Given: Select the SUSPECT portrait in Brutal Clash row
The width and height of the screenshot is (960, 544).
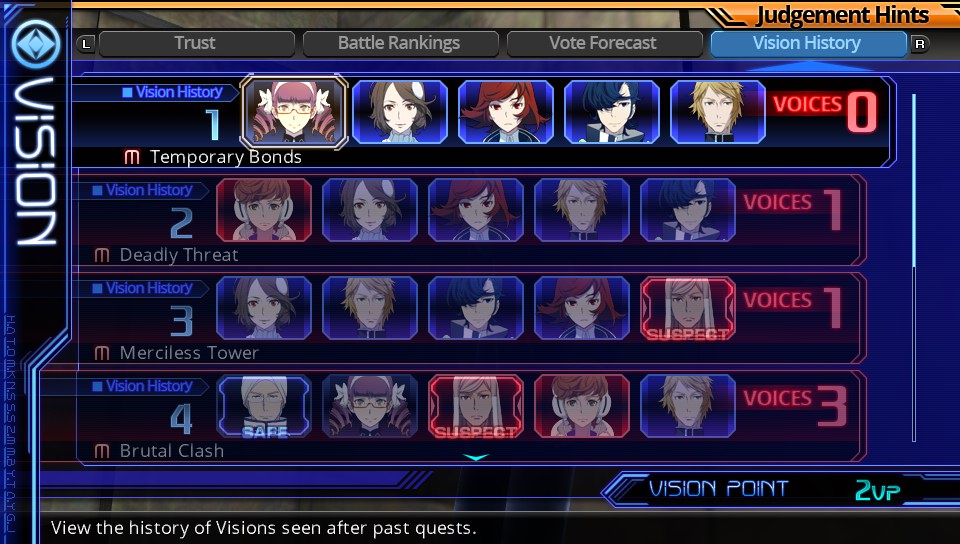Looking at the screenshot, I should [476, 407].
